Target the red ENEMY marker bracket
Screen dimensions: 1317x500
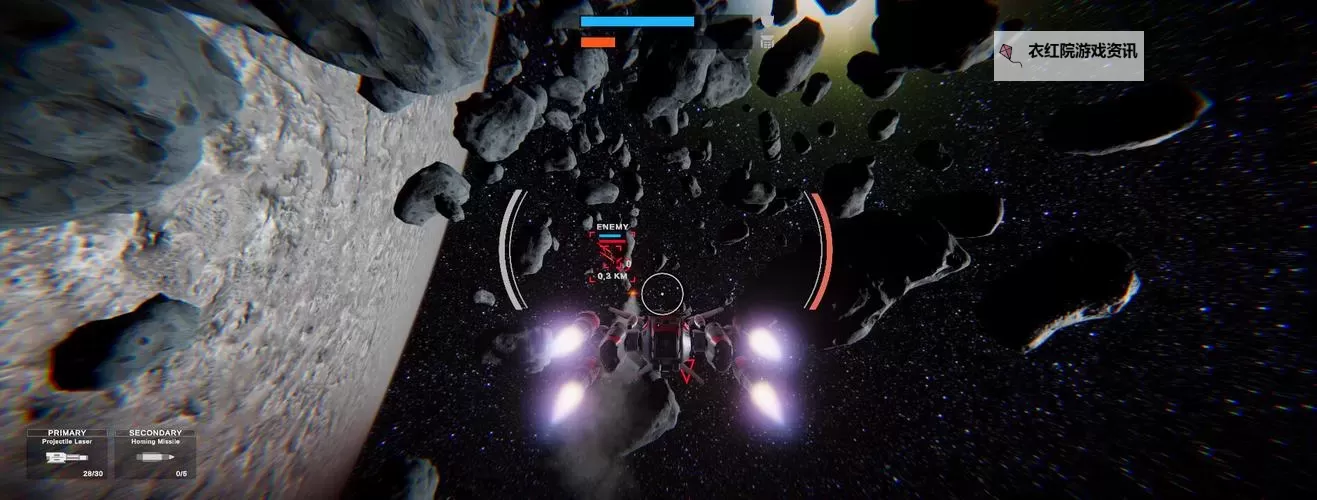[x=613, y=255]
